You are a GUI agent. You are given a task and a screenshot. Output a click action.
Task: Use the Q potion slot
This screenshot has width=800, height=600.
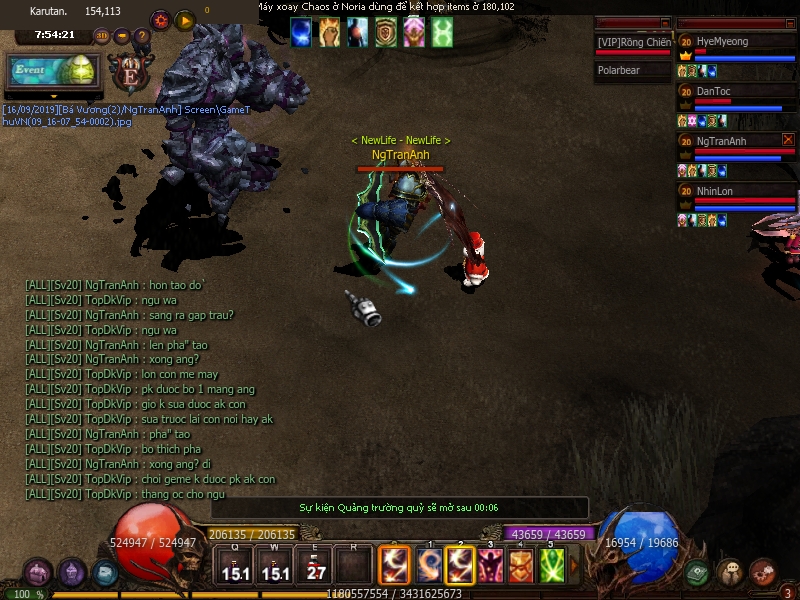(235, 565)
